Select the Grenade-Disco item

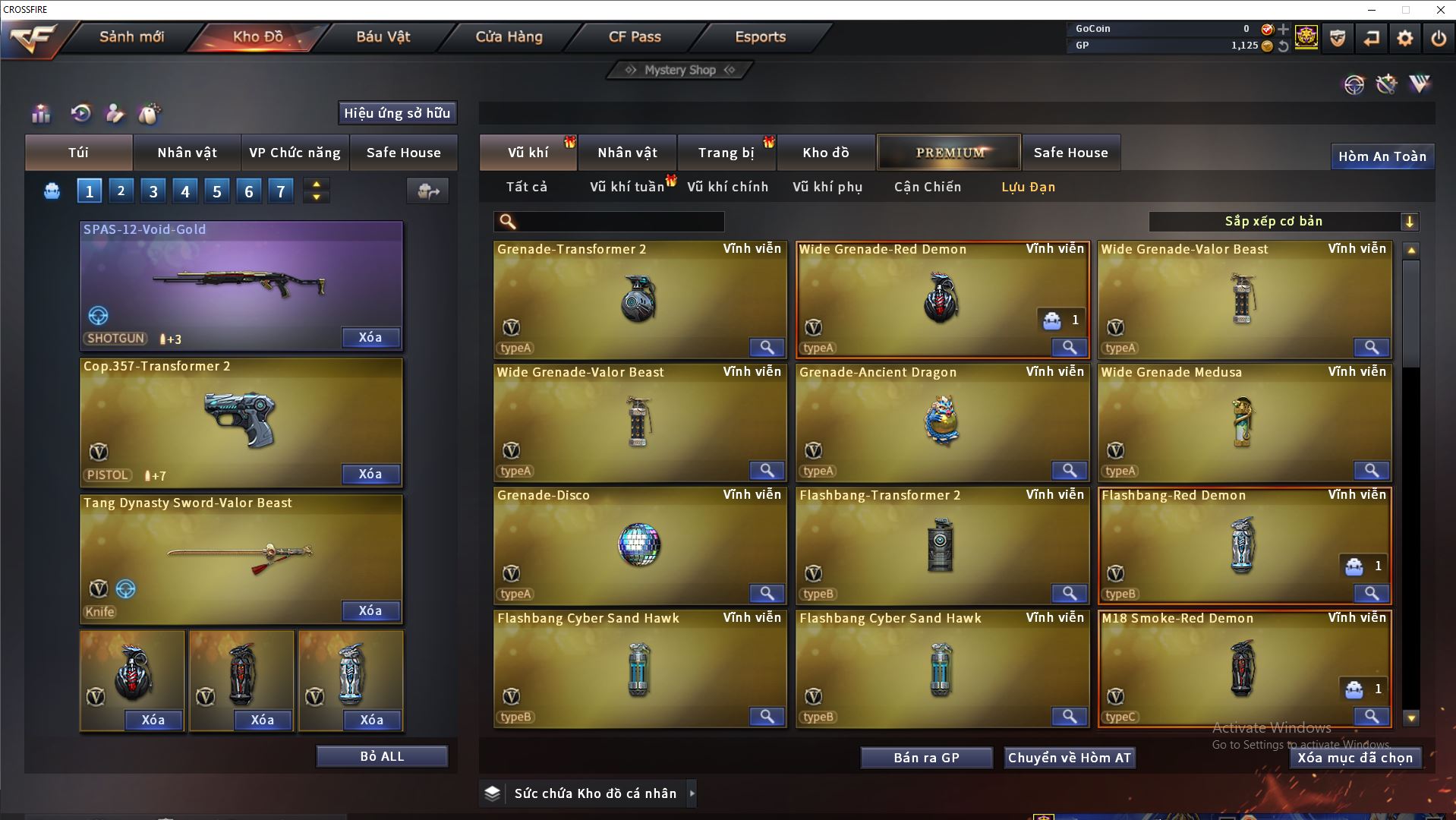coord(639,545)
